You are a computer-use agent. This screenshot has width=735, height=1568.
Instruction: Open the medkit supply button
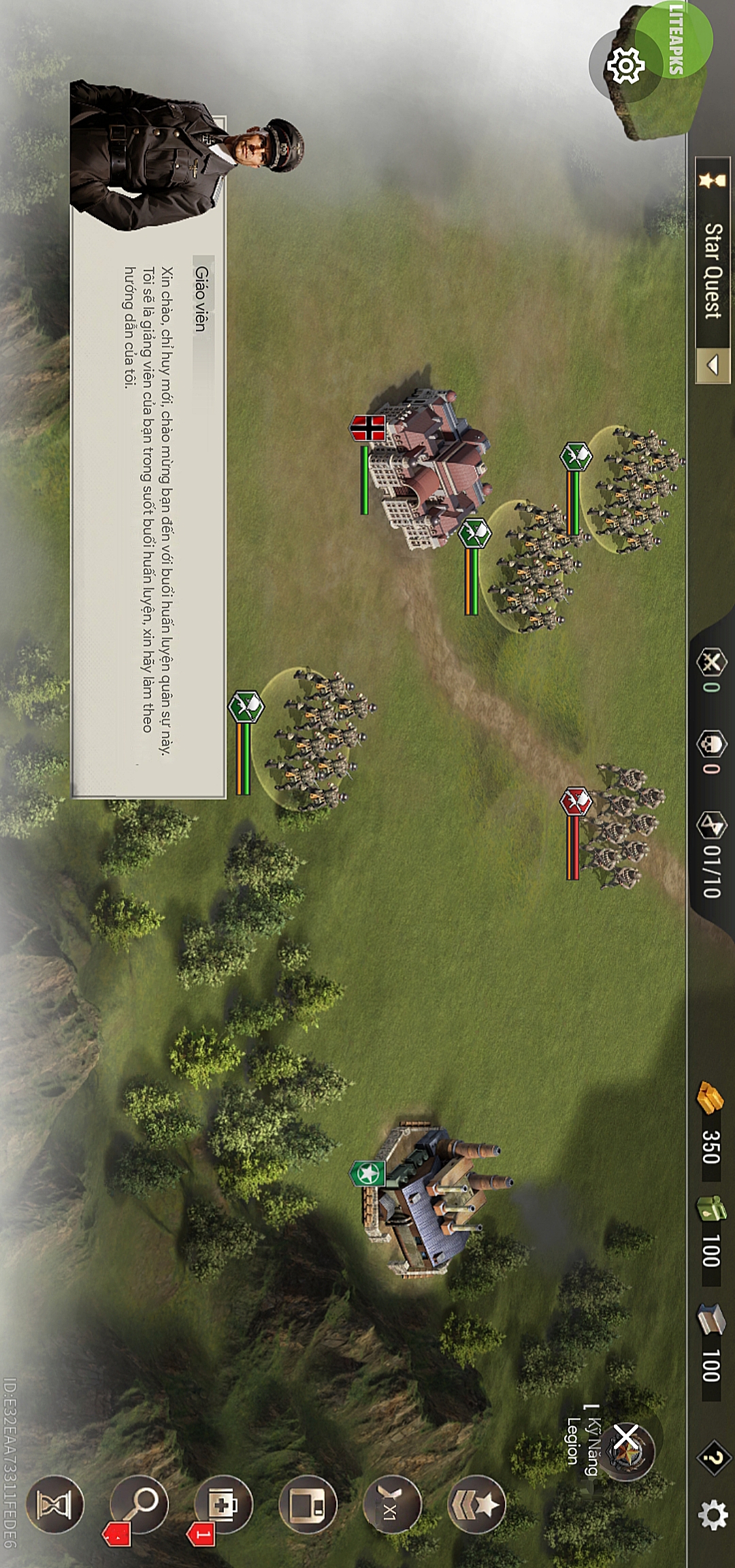pos(223,1504)
